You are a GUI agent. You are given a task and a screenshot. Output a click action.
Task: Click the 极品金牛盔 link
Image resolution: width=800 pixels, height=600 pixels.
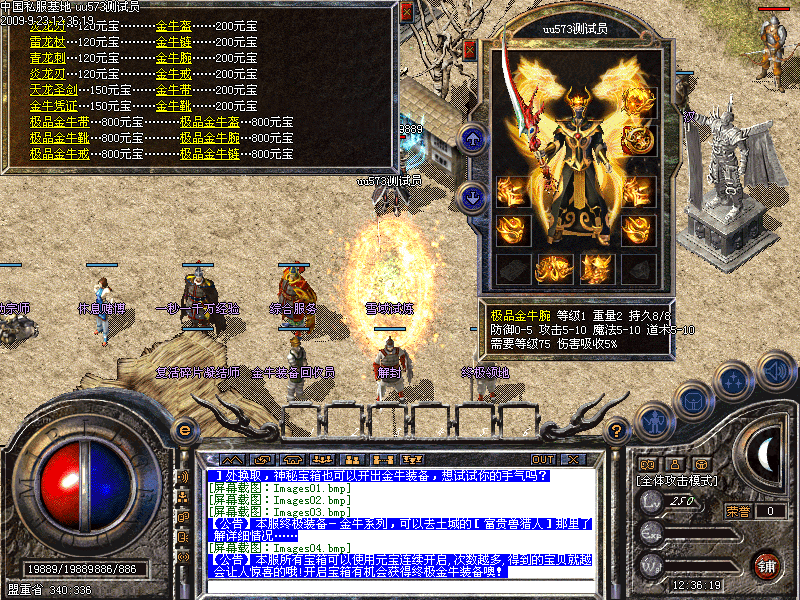pyautogui.click(x=210, y=122)
